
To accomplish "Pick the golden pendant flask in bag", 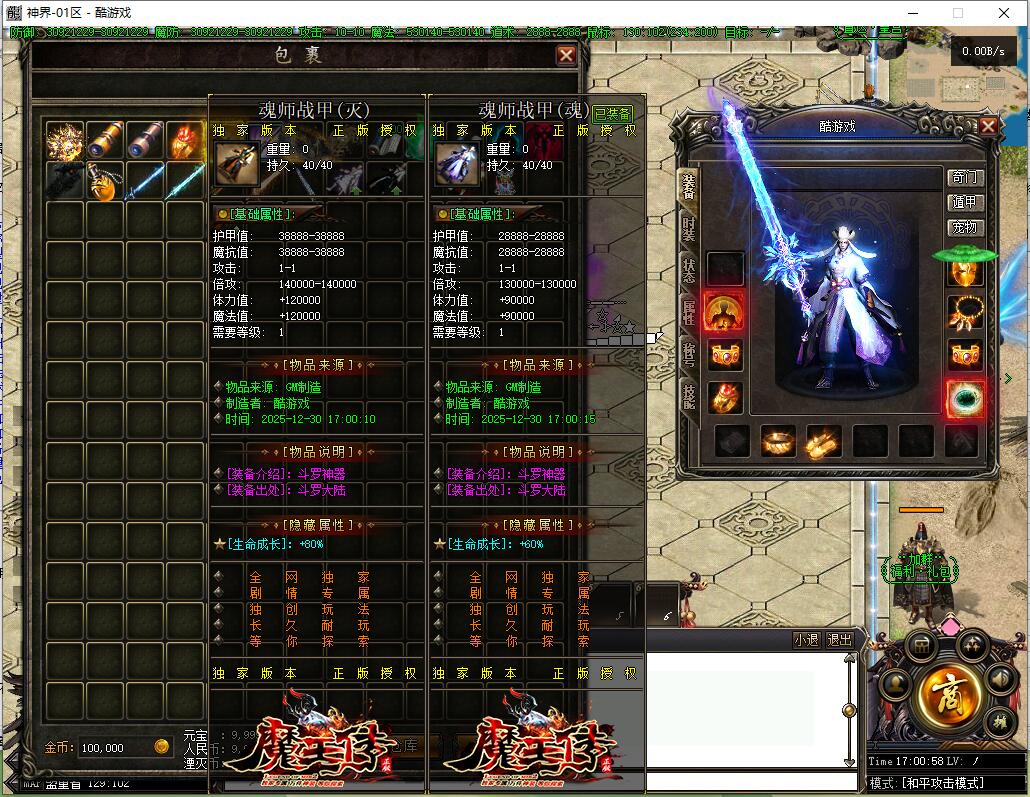I will 105,182.
